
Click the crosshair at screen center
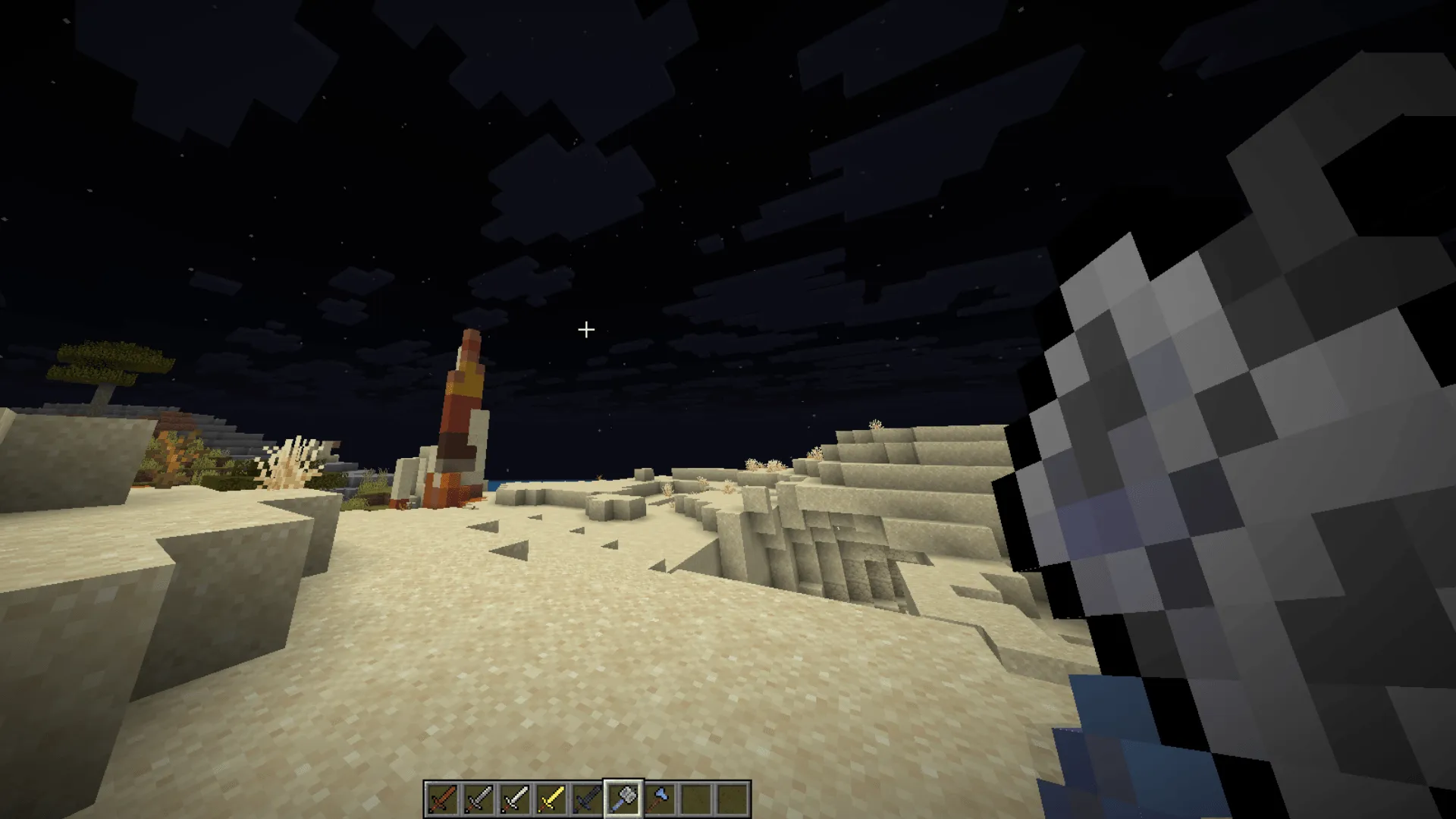click(585, 330)
